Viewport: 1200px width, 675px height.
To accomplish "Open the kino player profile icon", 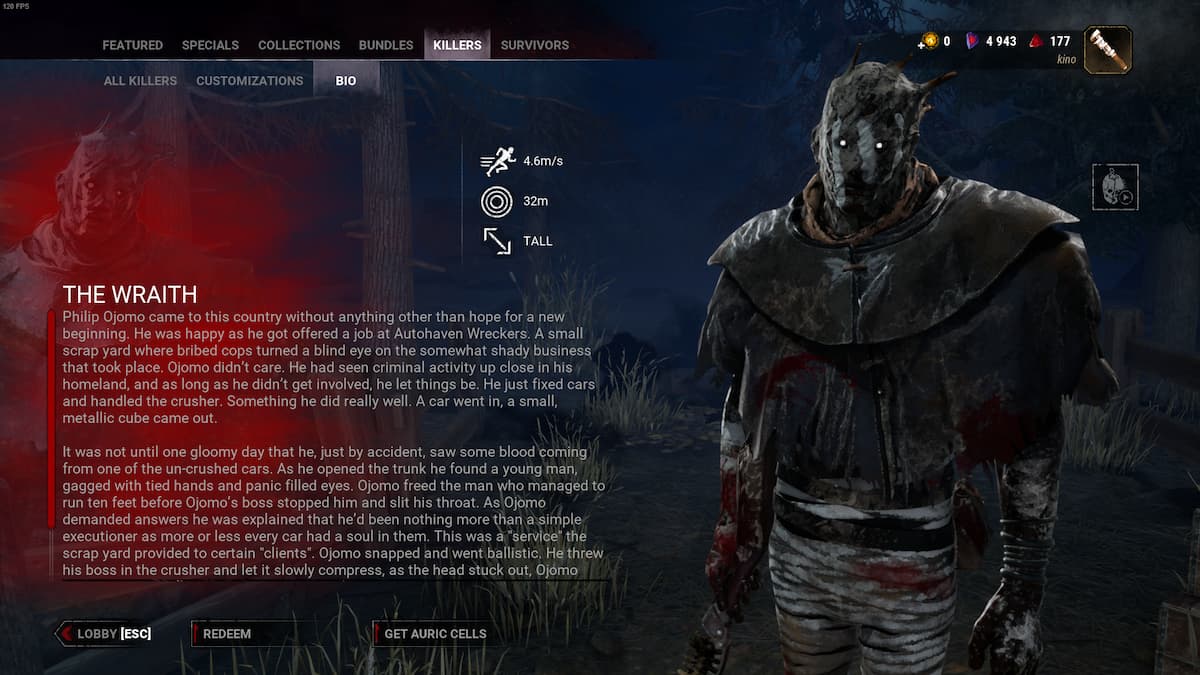I will click(x=1107, y=49).
